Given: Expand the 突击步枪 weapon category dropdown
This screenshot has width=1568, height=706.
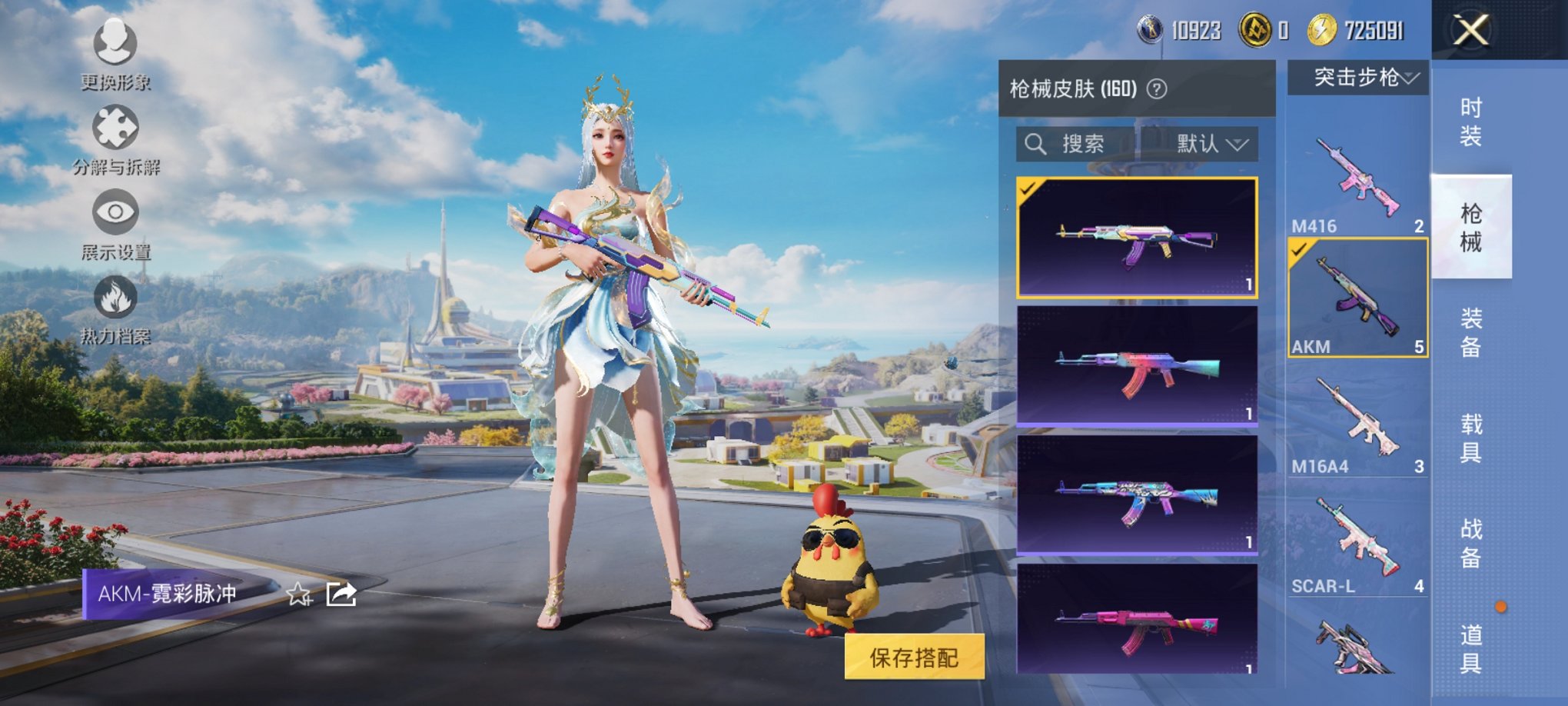Looking at the screenshot, I should [x=1357, y=78].
